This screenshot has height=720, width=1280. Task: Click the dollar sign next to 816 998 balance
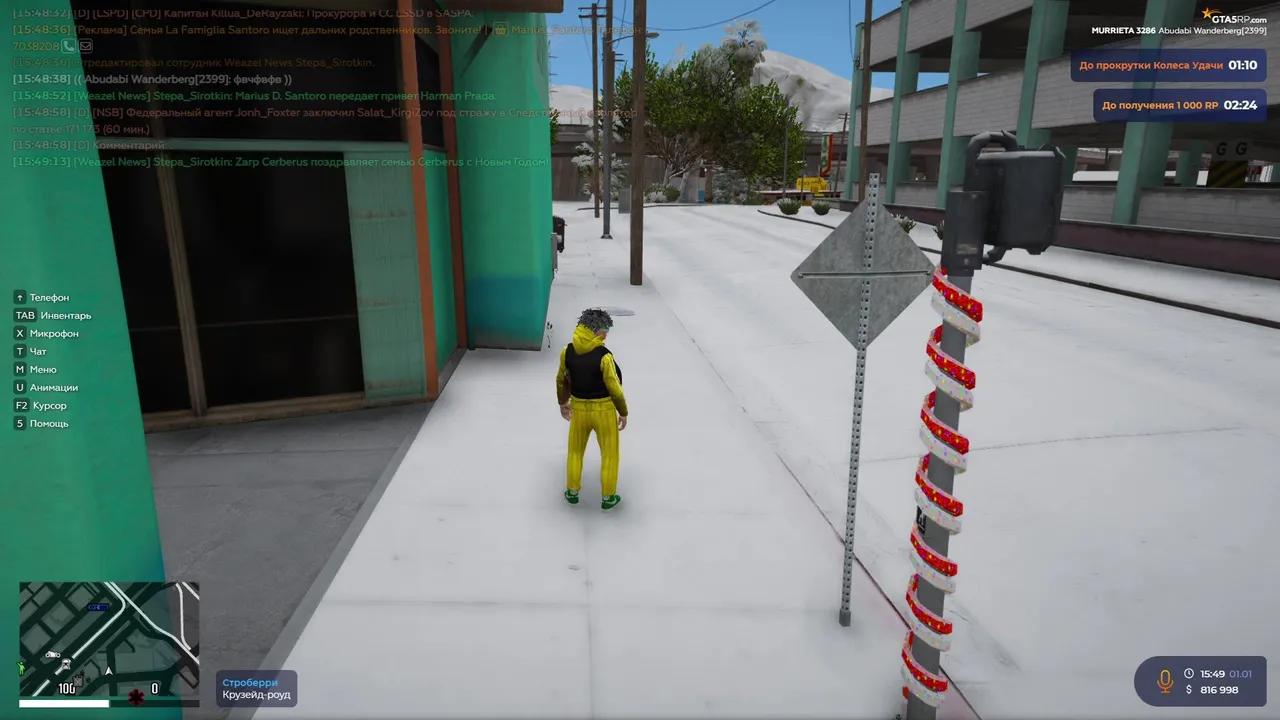pos(1190,689)
